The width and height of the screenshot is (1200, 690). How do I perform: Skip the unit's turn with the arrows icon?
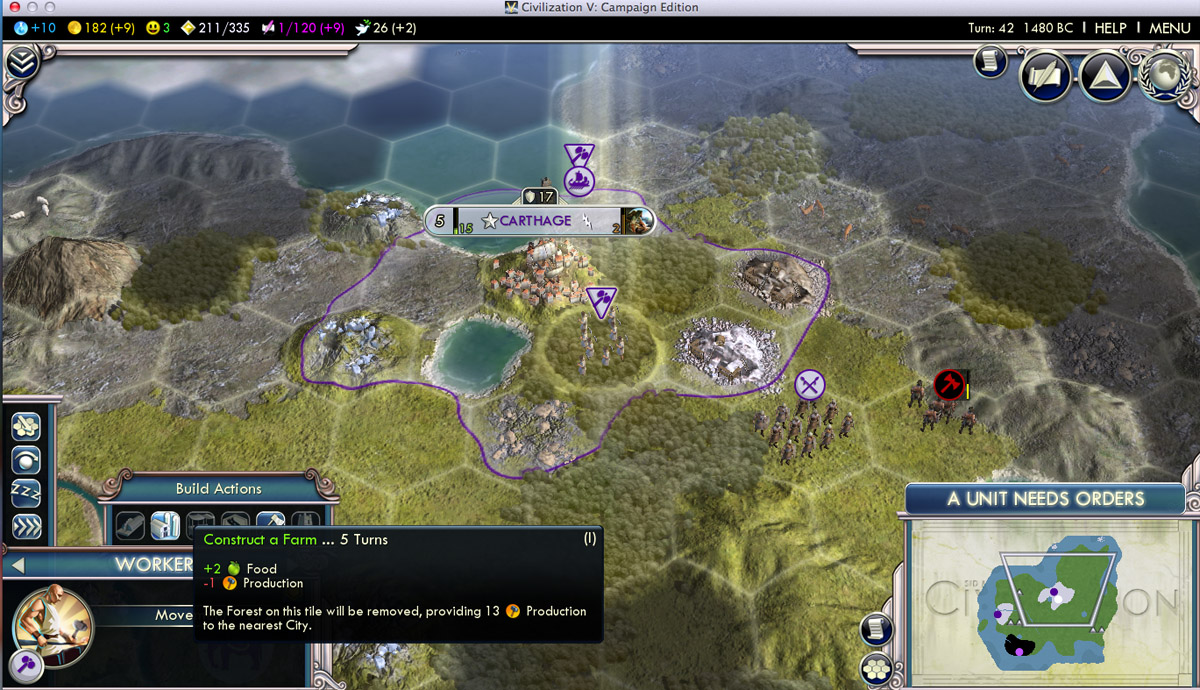click(26, 526)
